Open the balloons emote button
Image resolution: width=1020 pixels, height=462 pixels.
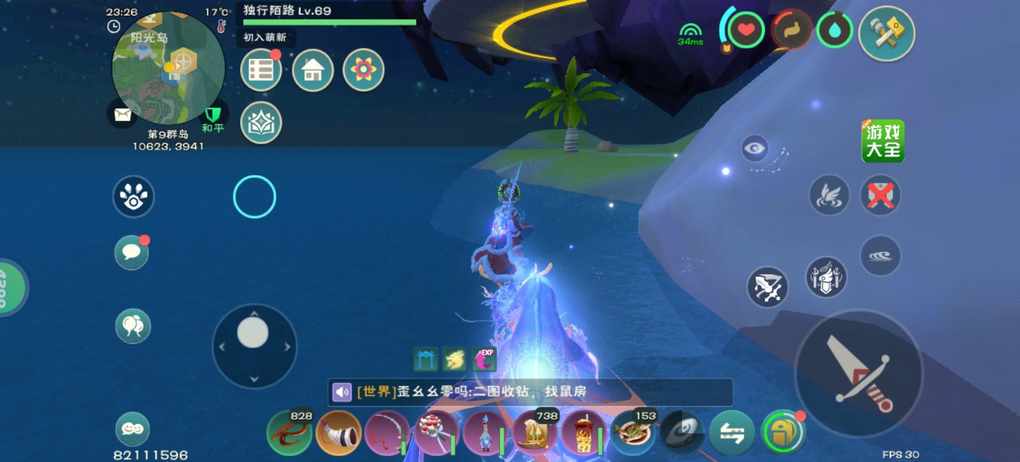coord(132,324)
